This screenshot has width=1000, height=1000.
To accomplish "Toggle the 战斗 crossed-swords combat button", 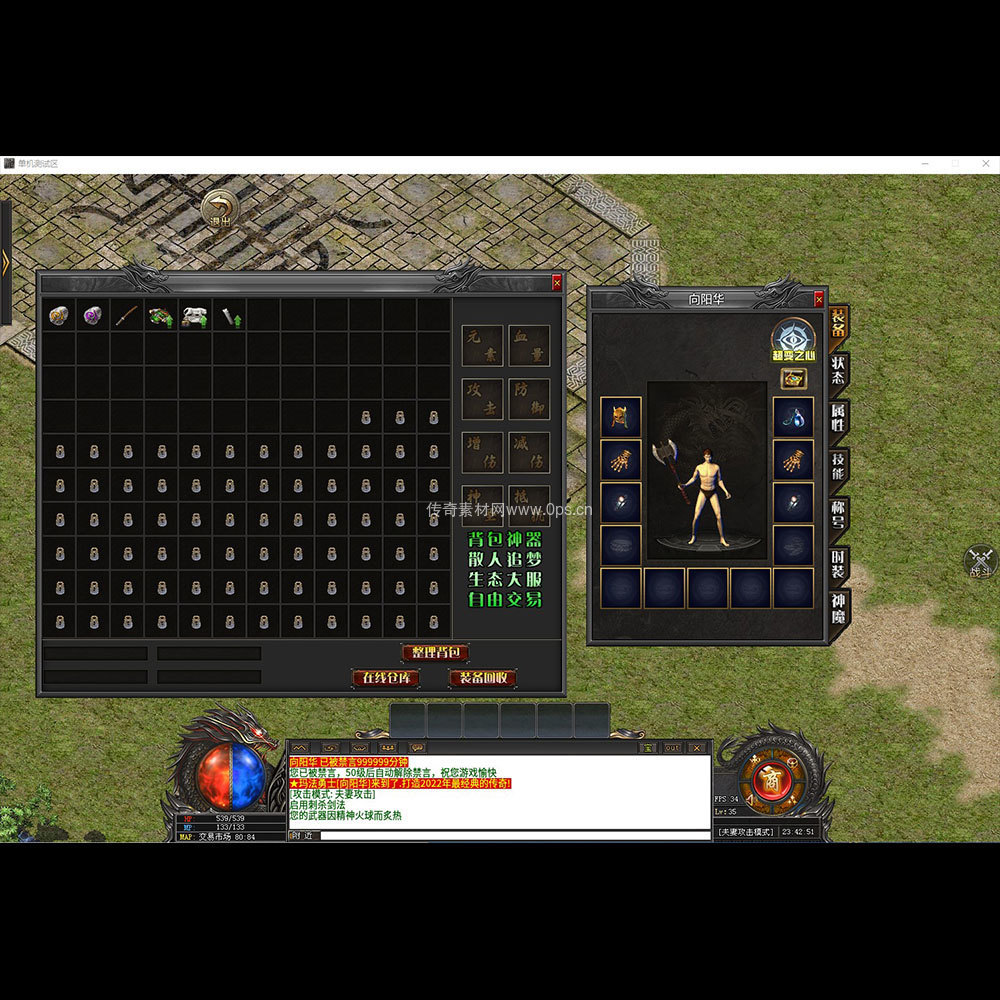I will click(981, 561).
